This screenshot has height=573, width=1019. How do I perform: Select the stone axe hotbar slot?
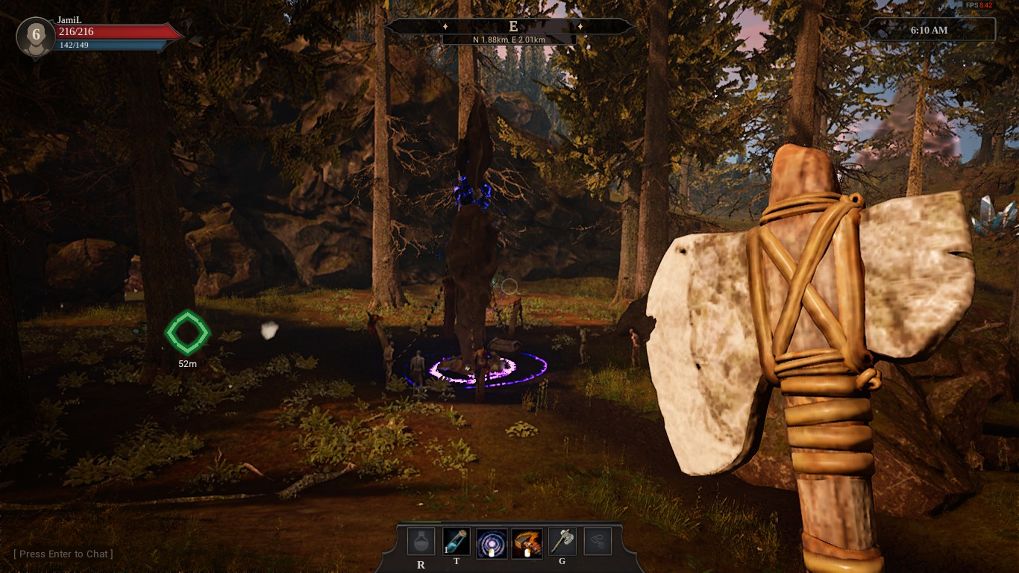[x=562, y=543]
